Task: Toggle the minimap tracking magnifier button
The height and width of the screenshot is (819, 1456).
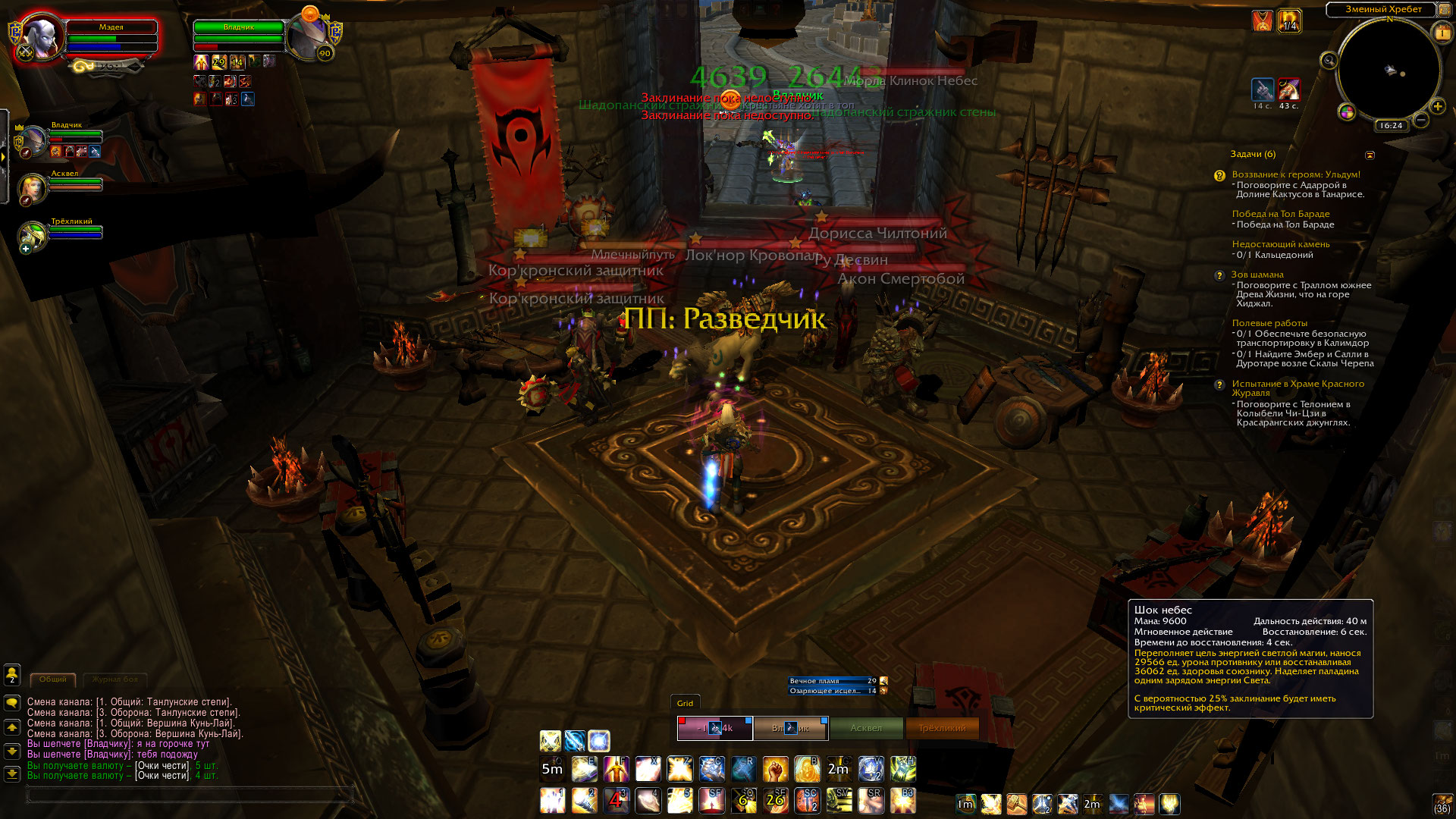Action: coord(1329,61)
